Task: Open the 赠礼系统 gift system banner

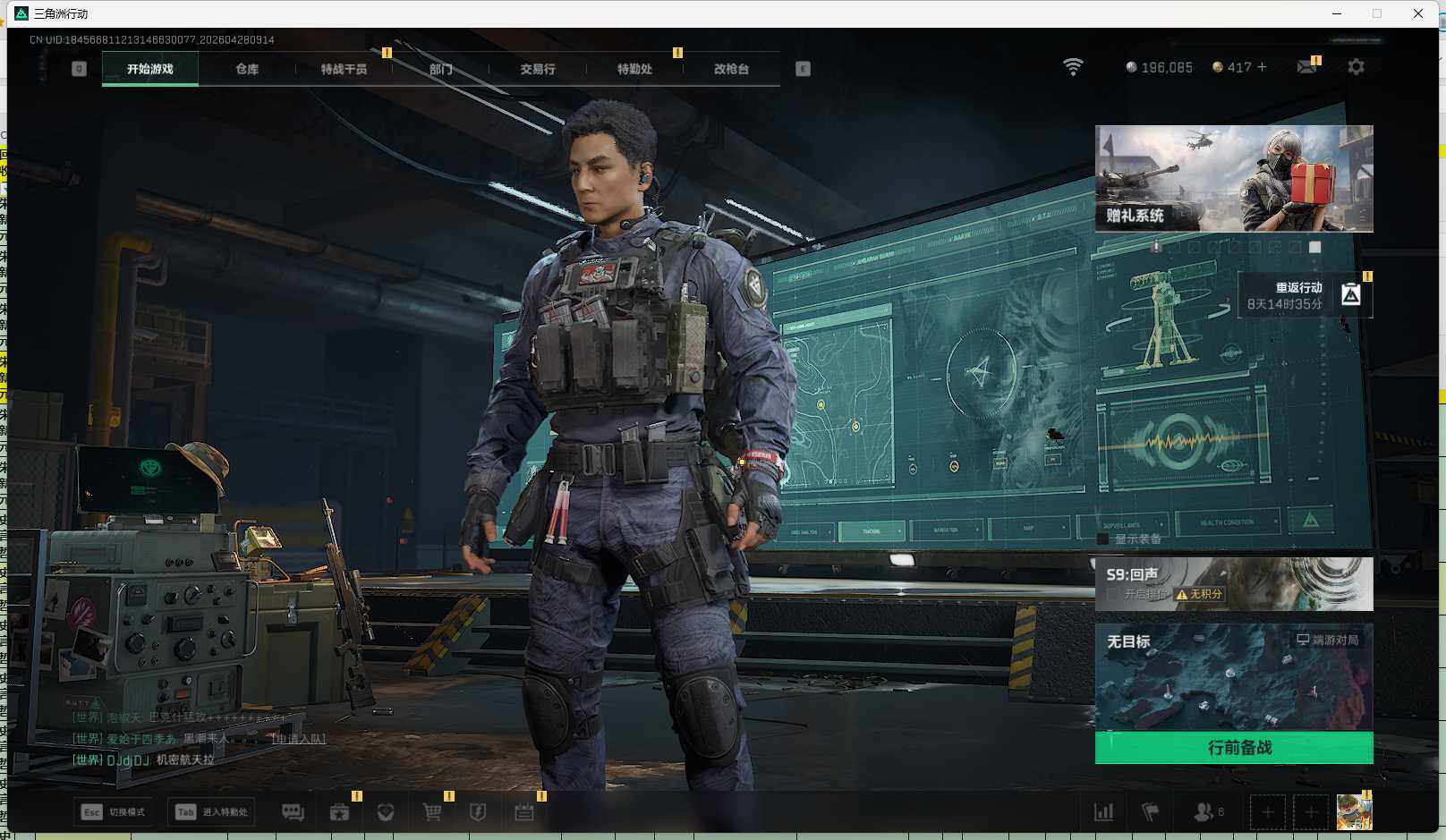Action: [1234, 179]
